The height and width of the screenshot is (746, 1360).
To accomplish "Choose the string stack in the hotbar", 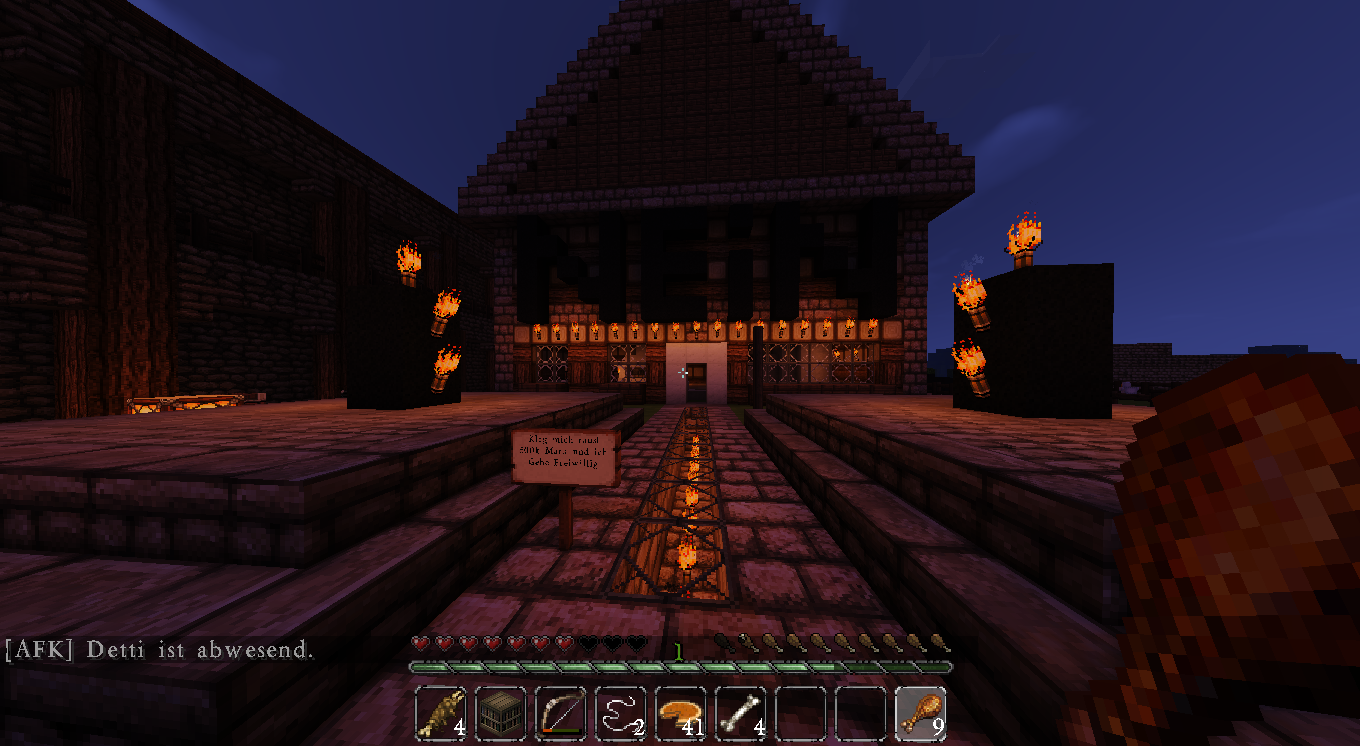I will click(621, 713).
